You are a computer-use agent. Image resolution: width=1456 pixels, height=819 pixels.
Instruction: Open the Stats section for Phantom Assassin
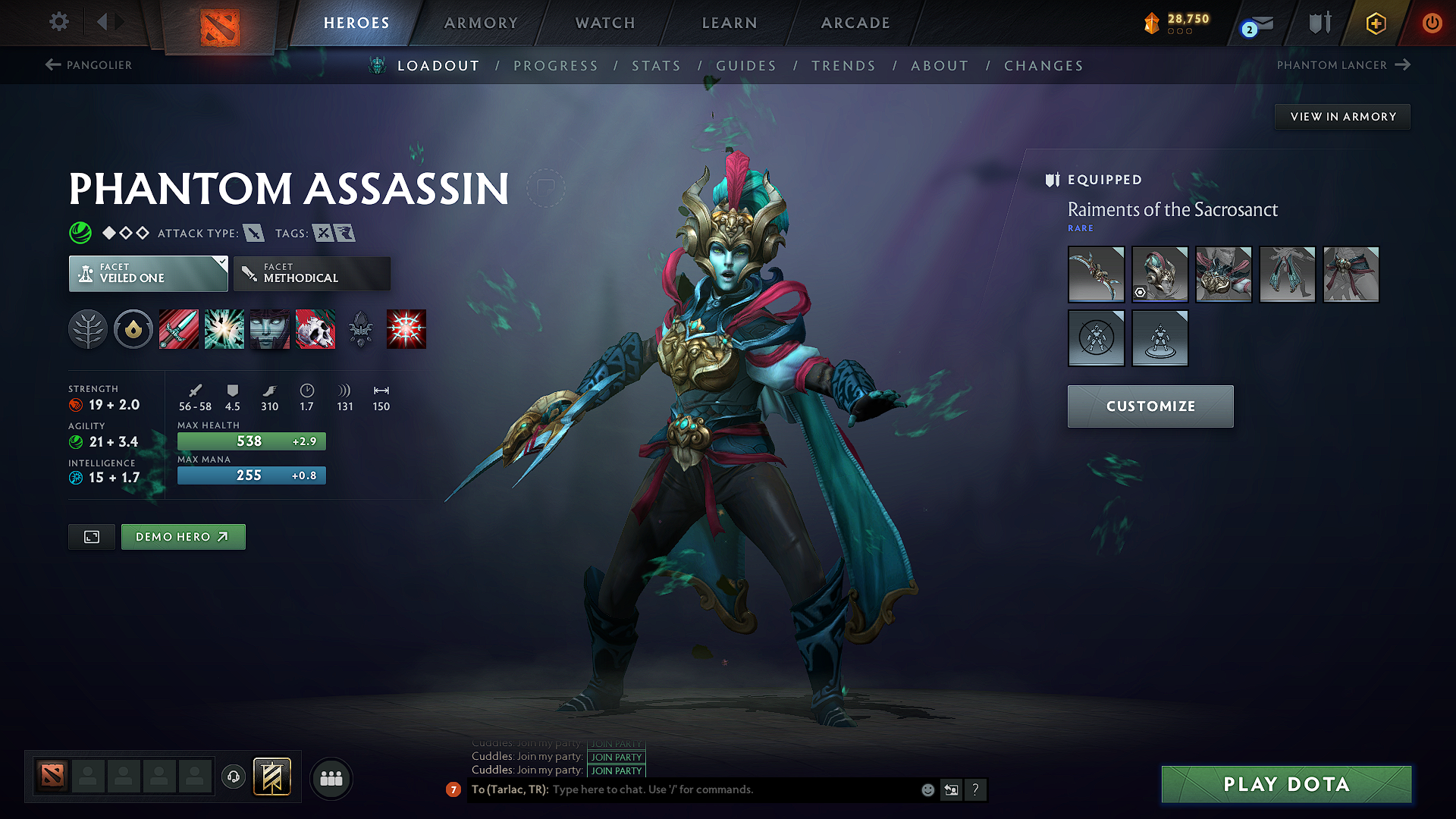click(656, 65)
